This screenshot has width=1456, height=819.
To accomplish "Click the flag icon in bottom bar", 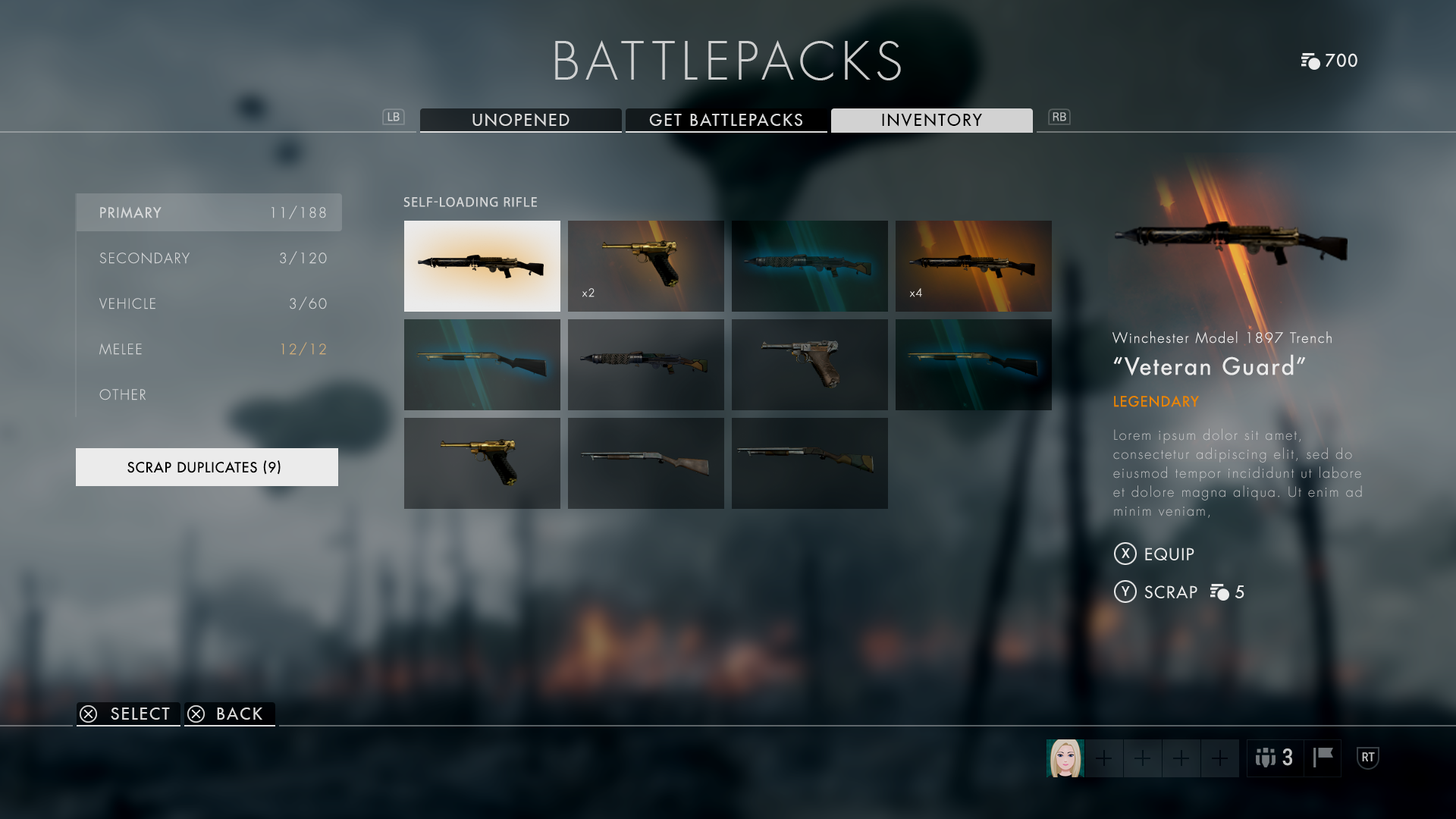I will [x=1323, y=758].
